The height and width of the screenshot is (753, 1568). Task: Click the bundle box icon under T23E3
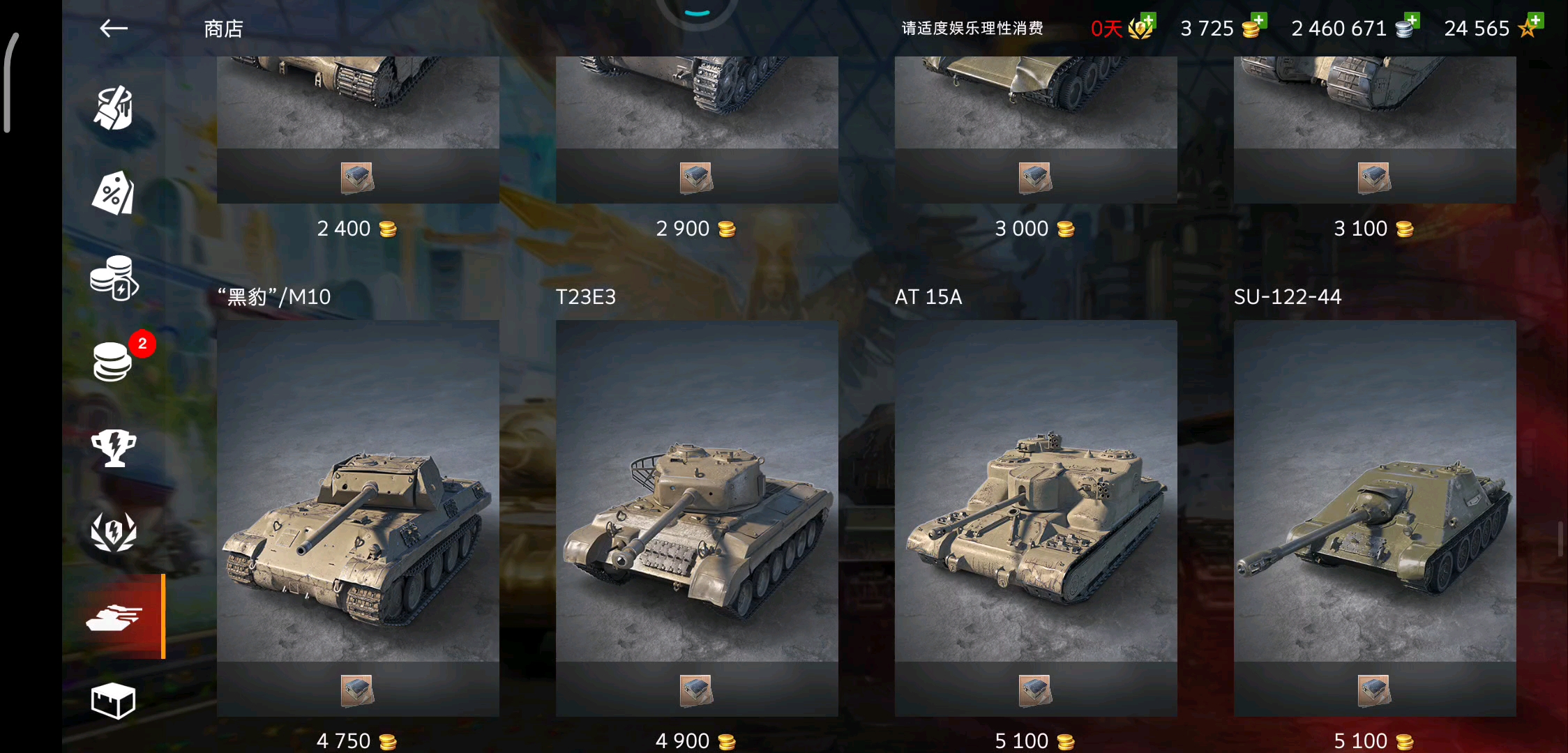click(x=697, y=689)
